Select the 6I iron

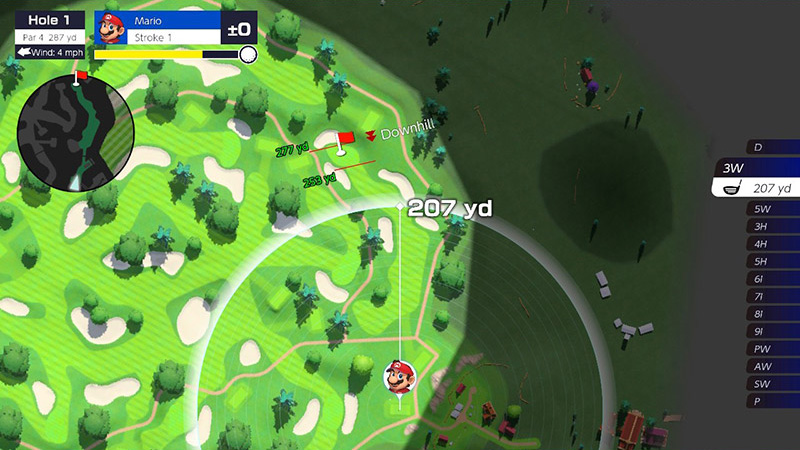click(x=771, y=279)
